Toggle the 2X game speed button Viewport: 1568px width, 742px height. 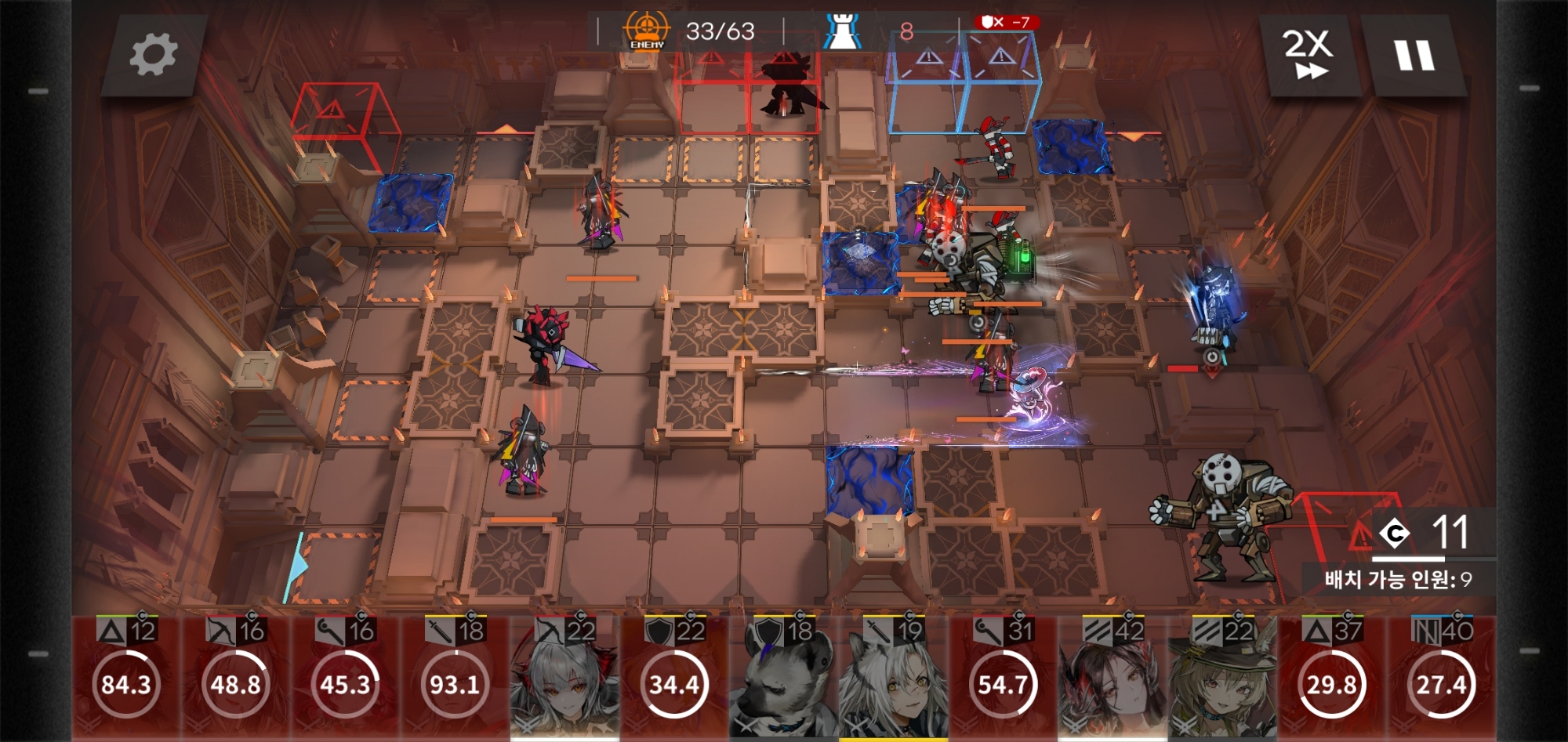pos(1307,55)
